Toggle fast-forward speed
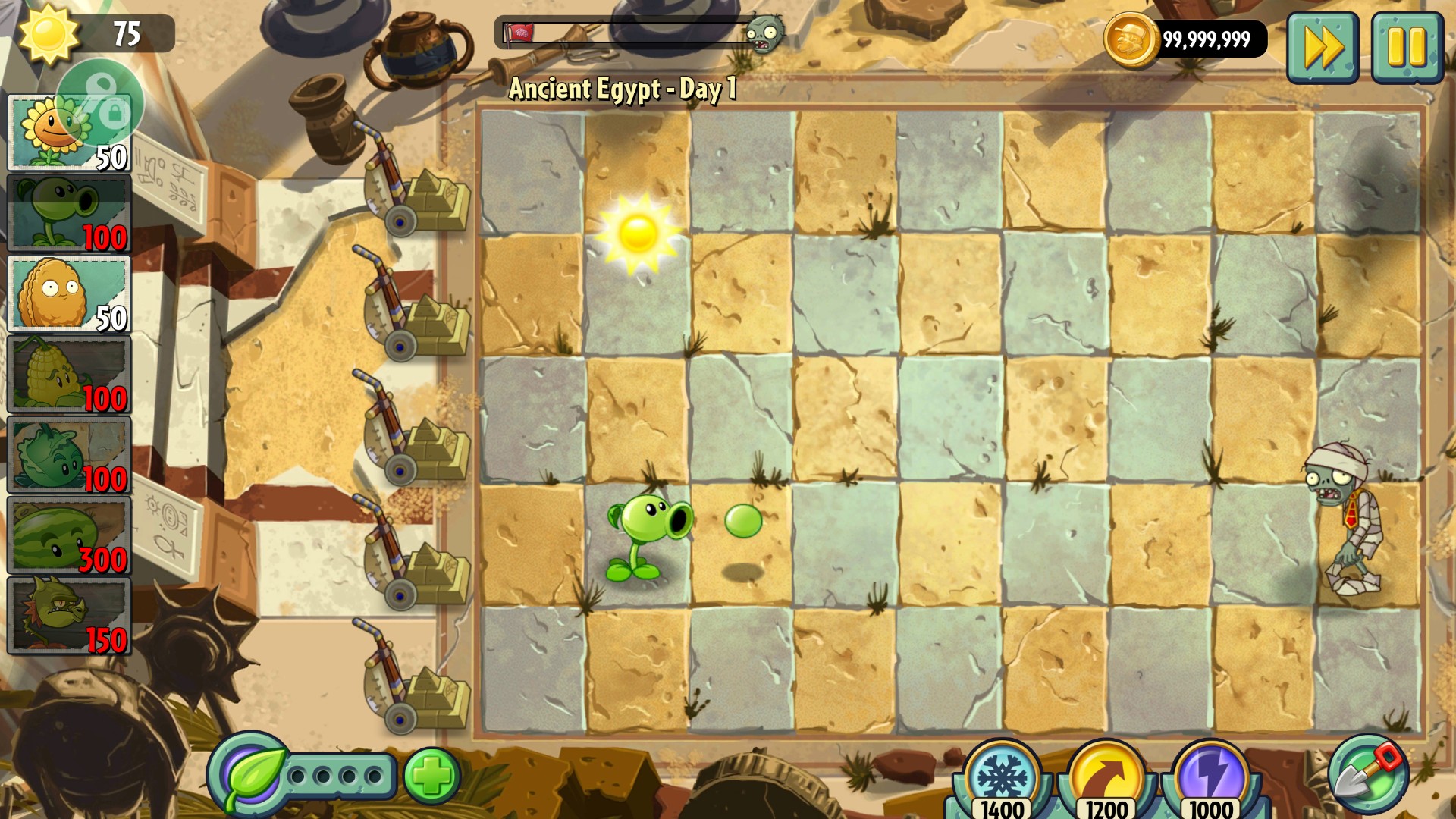The image size is (1456, 819). coord(1323,47)
